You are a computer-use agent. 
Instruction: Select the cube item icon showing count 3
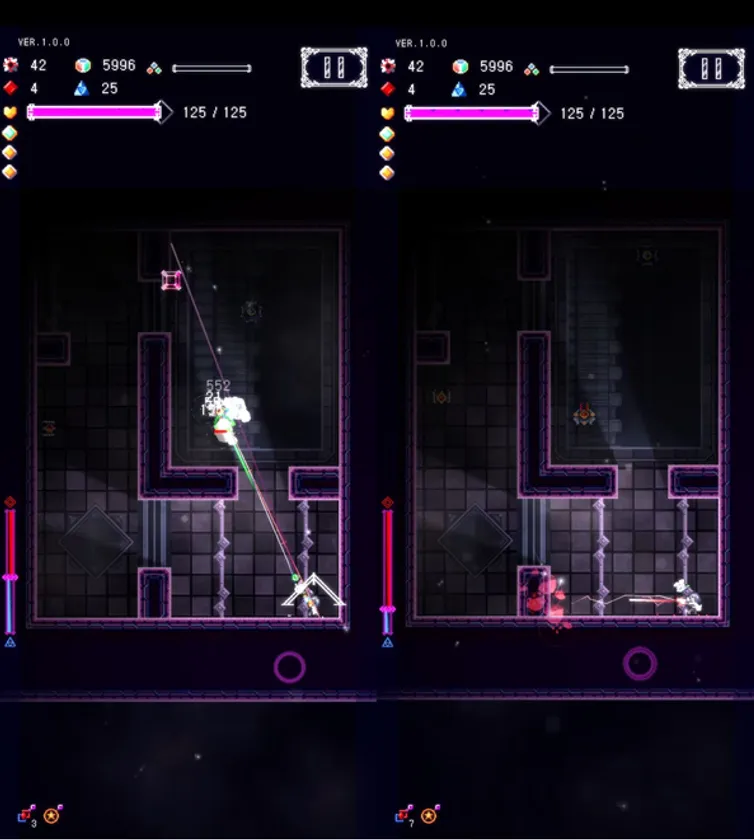click(x=26, y=816)
